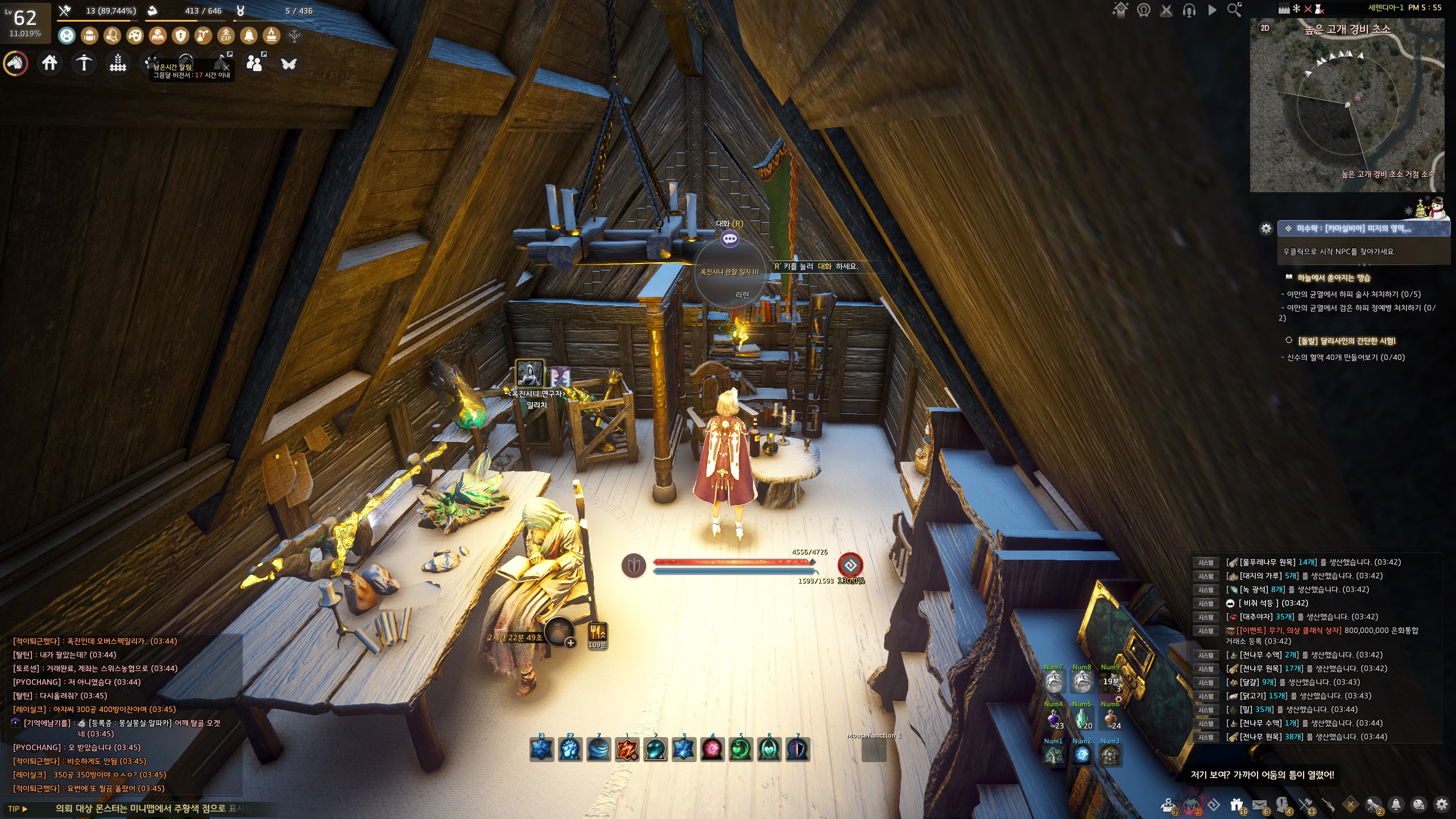1456x819 pixels.
Task: Click the EXP buff icon
Action: [226, 36]
